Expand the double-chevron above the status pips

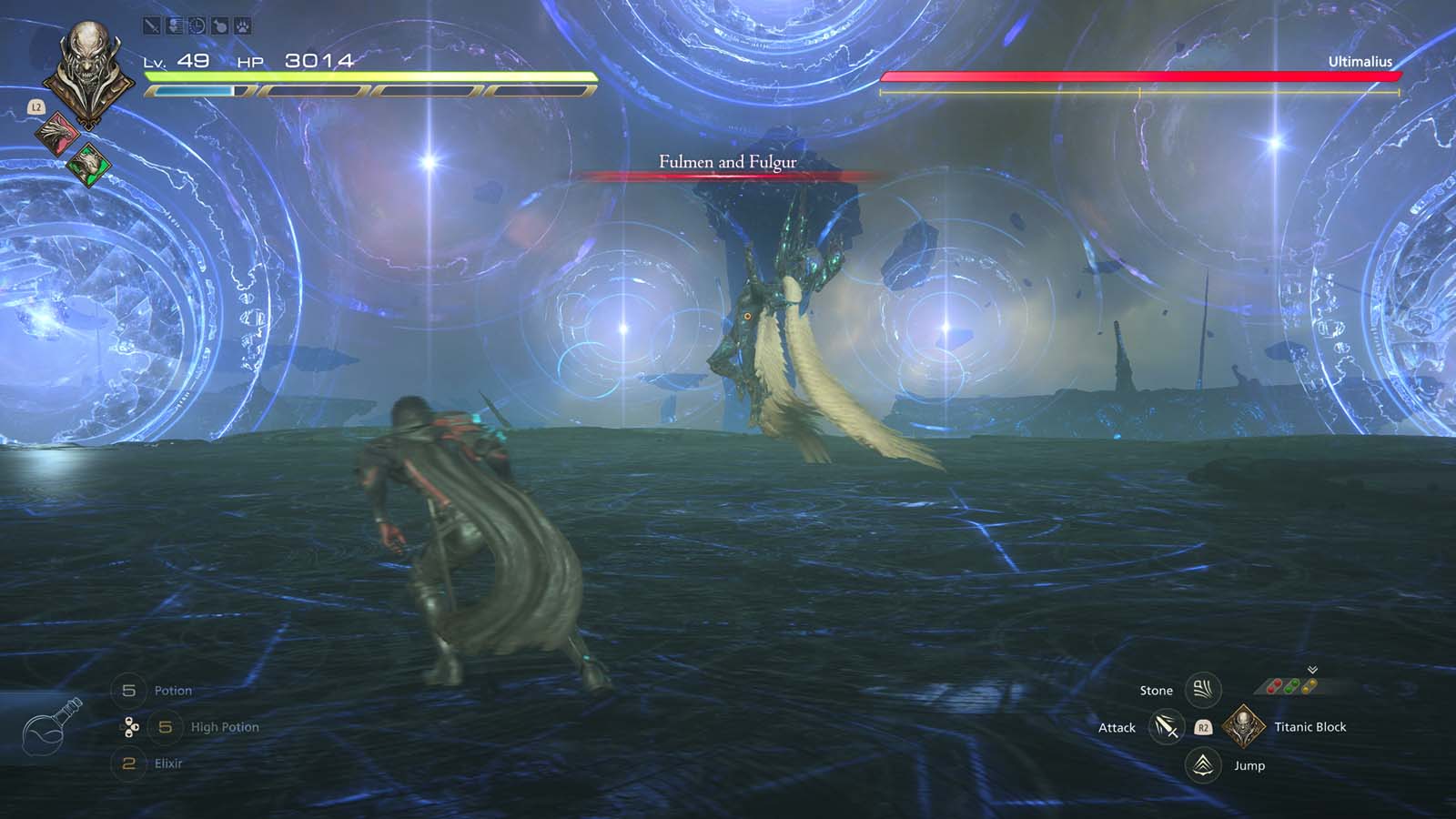(x=1312, y=670)
